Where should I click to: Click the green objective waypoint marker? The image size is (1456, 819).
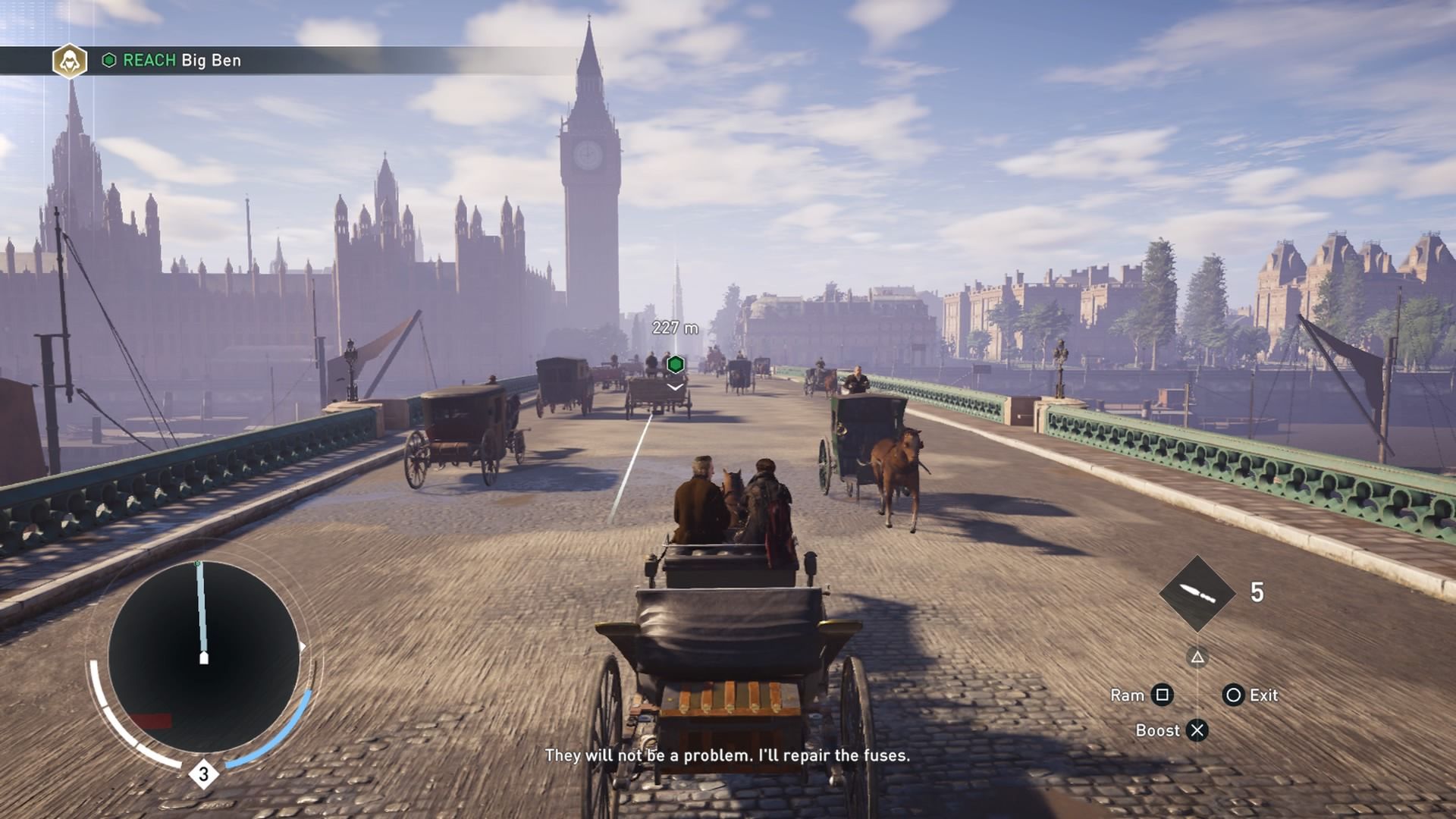[675, 365]
